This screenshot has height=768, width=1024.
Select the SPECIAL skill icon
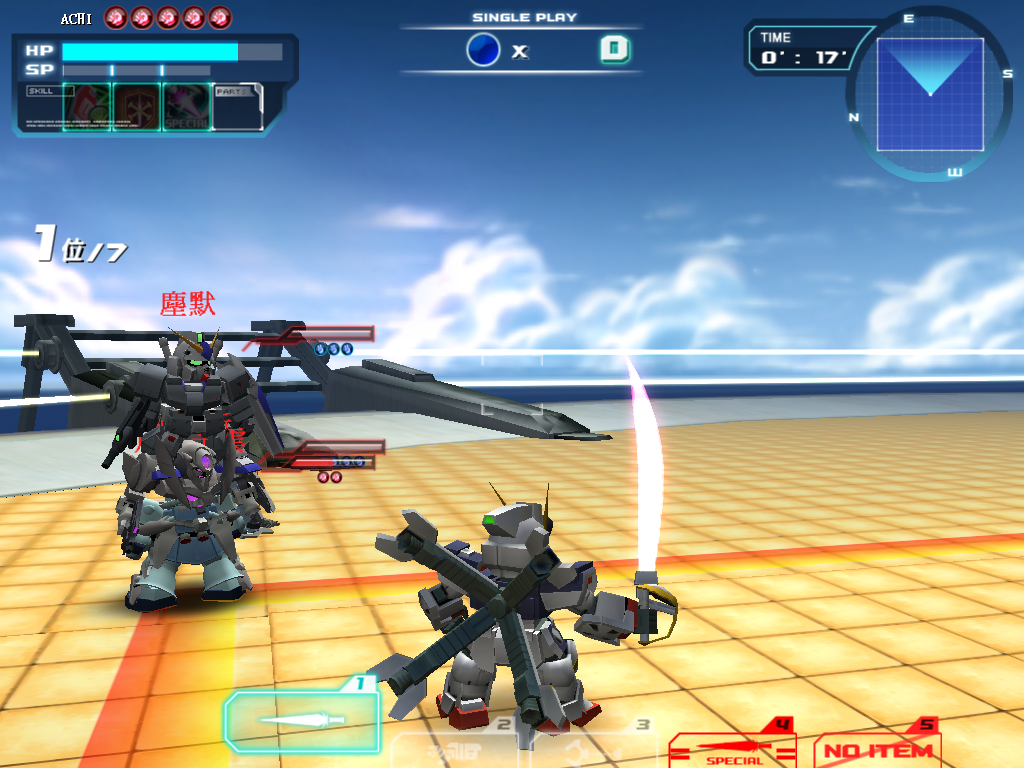point(187,107)
